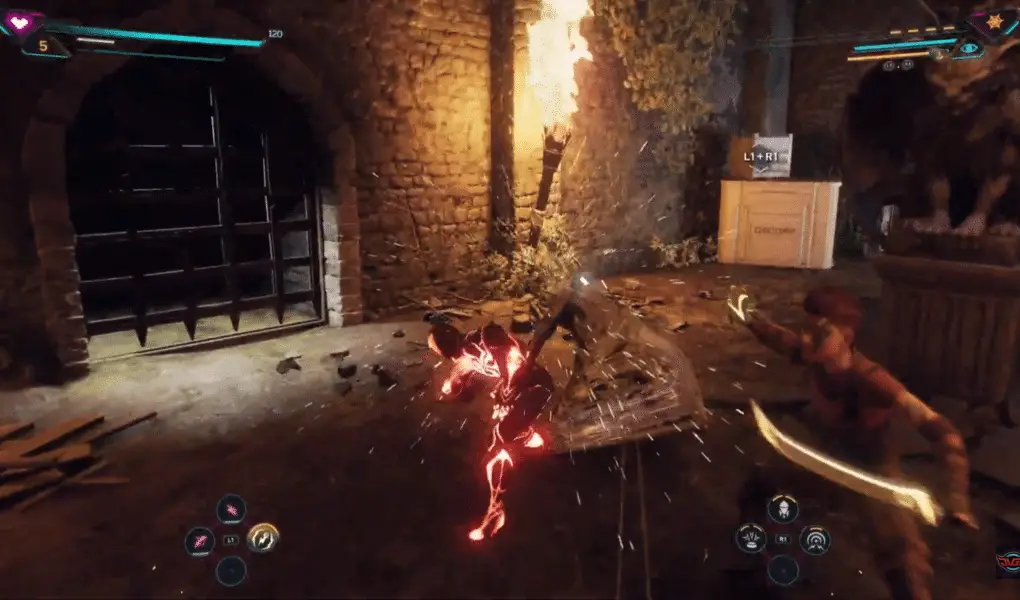Use the left pink slash ability icon

[x=200, y=540]
